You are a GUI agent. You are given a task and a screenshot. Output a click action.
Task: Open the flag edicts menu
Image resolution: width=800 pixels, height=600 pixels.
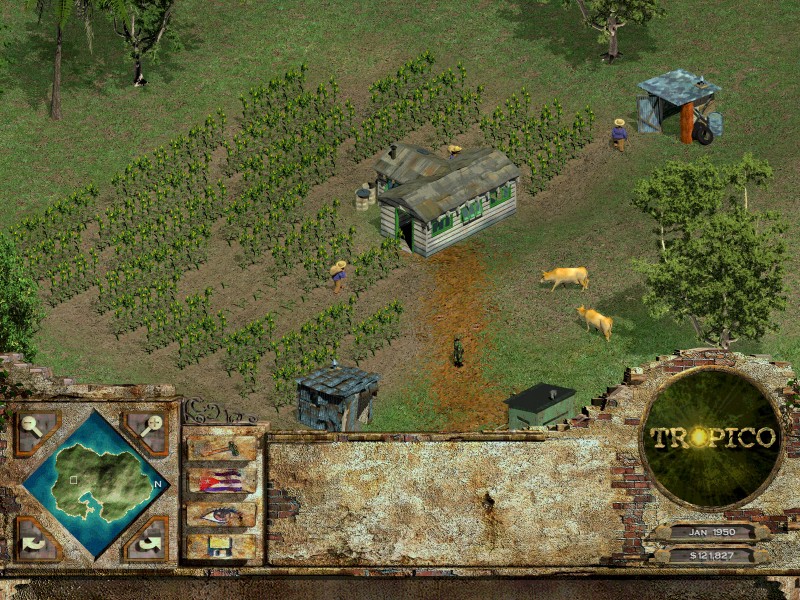[x=221, y=481]
